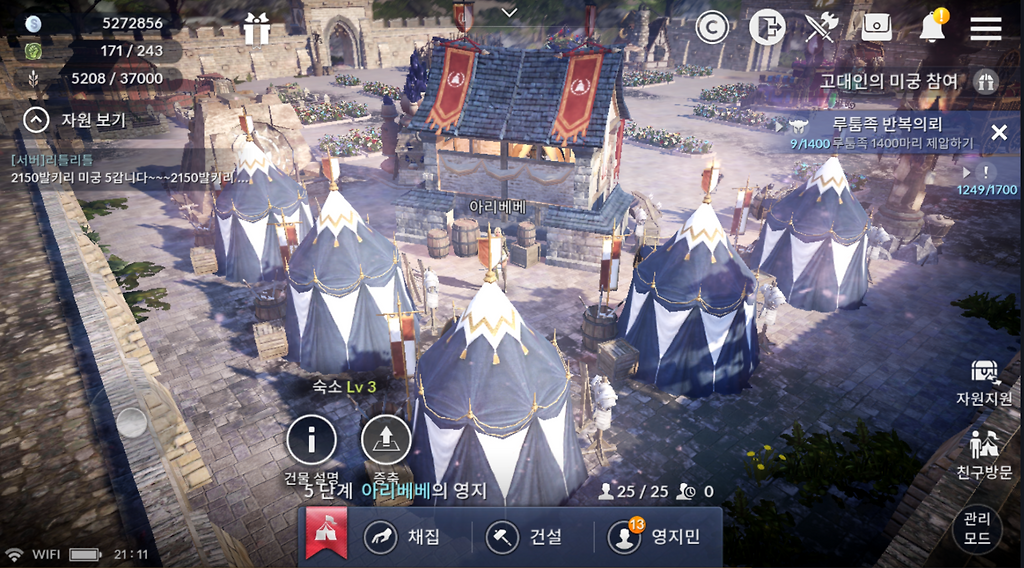Image resolution: width=1024 pixels, height=568 pixels.
Task: Close the 루툼족 반복의뢰 quest tracker
Action: point(998,132)
